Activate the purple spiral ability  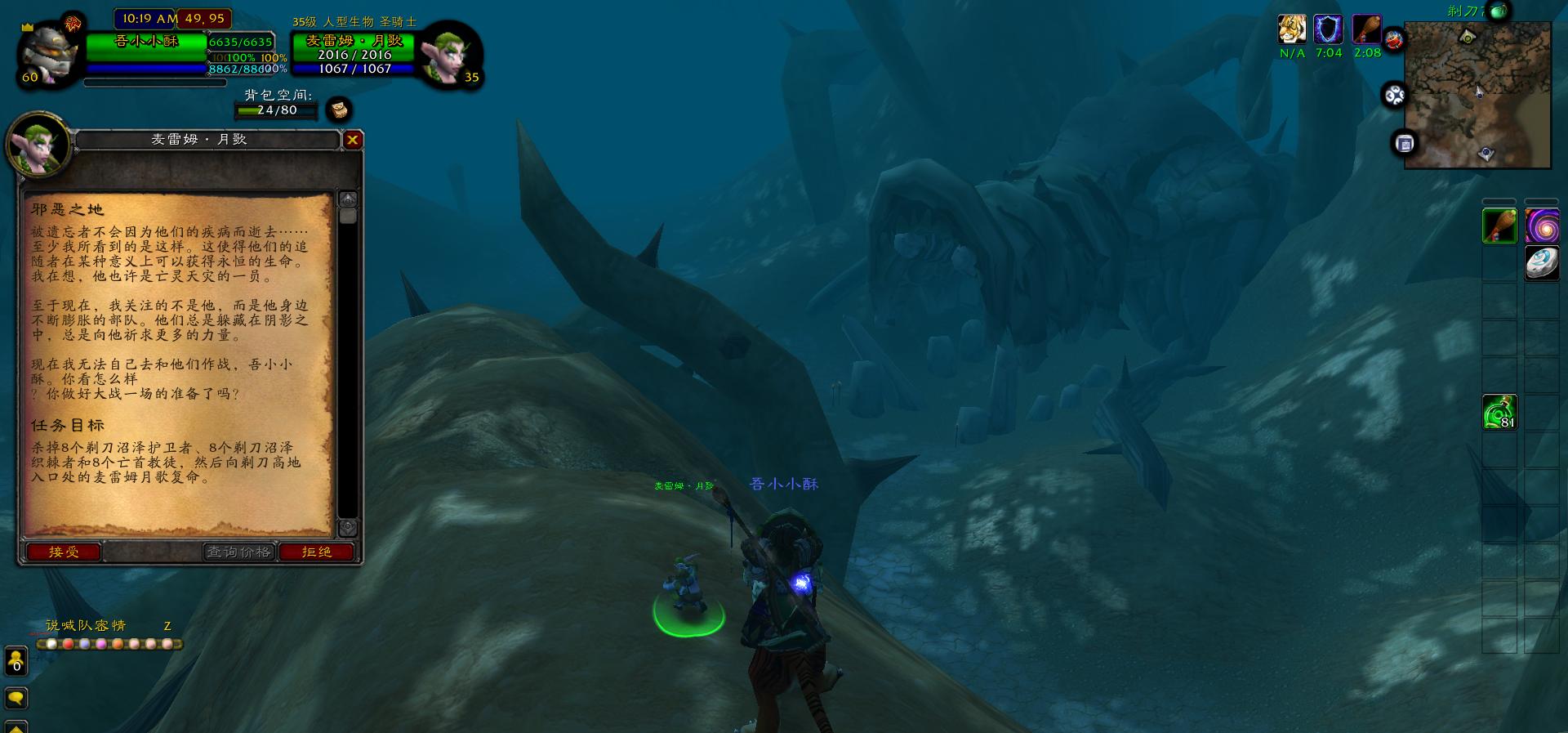(1542, 226)
